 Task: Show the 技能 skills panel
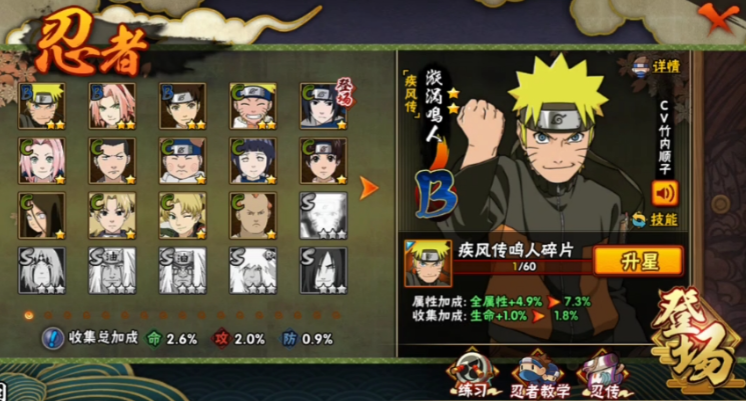656,219
